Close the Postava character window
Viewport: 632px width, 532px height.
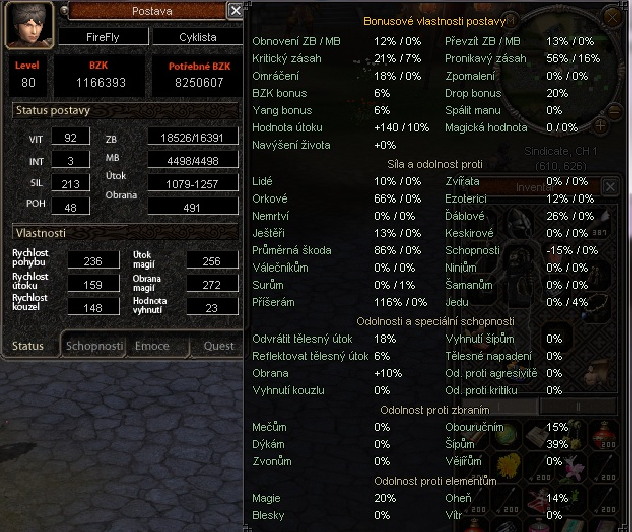tap(235, 10)
